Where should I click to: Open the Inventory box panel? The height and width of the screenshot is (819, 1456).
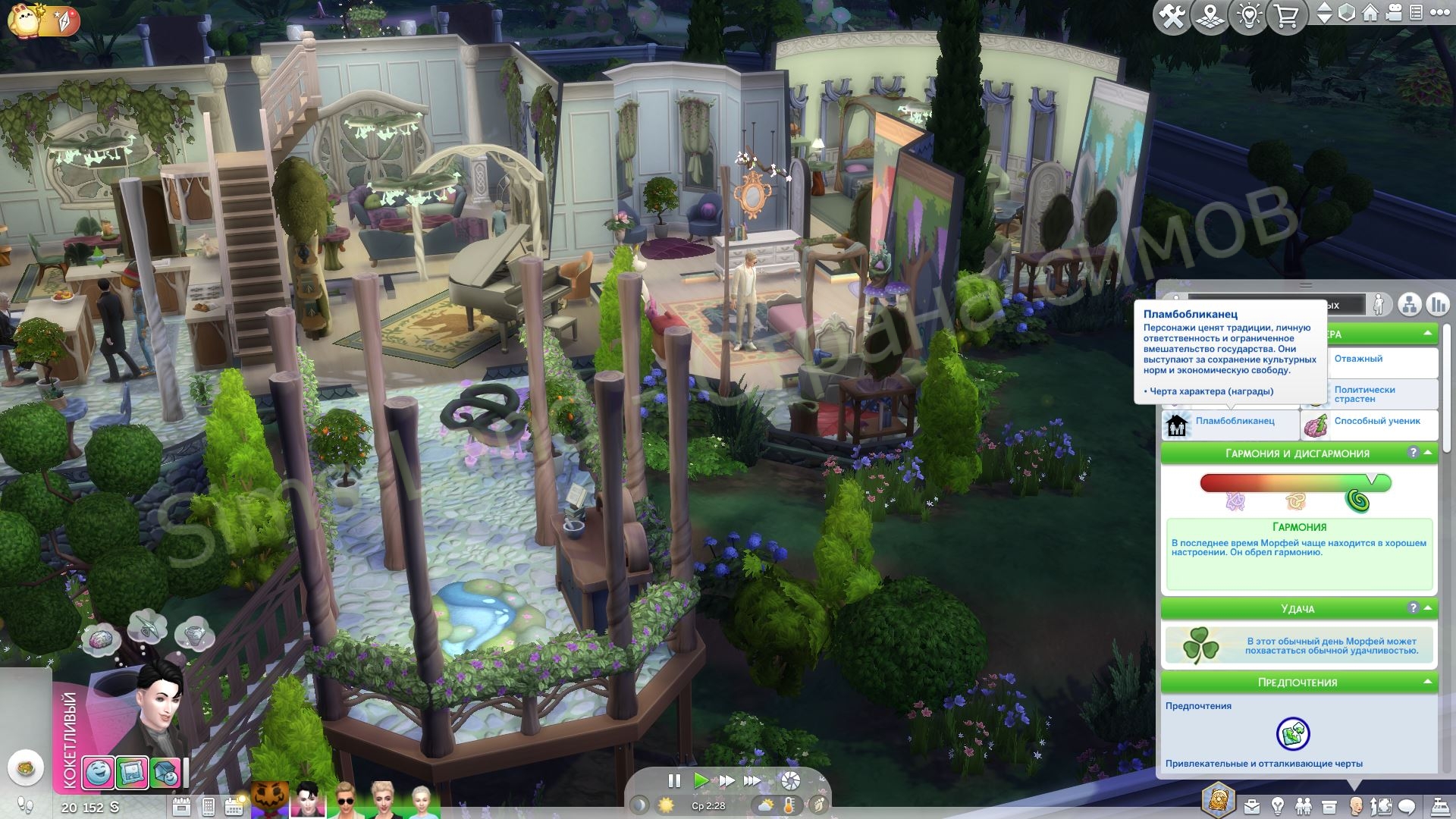point(1329,806)
